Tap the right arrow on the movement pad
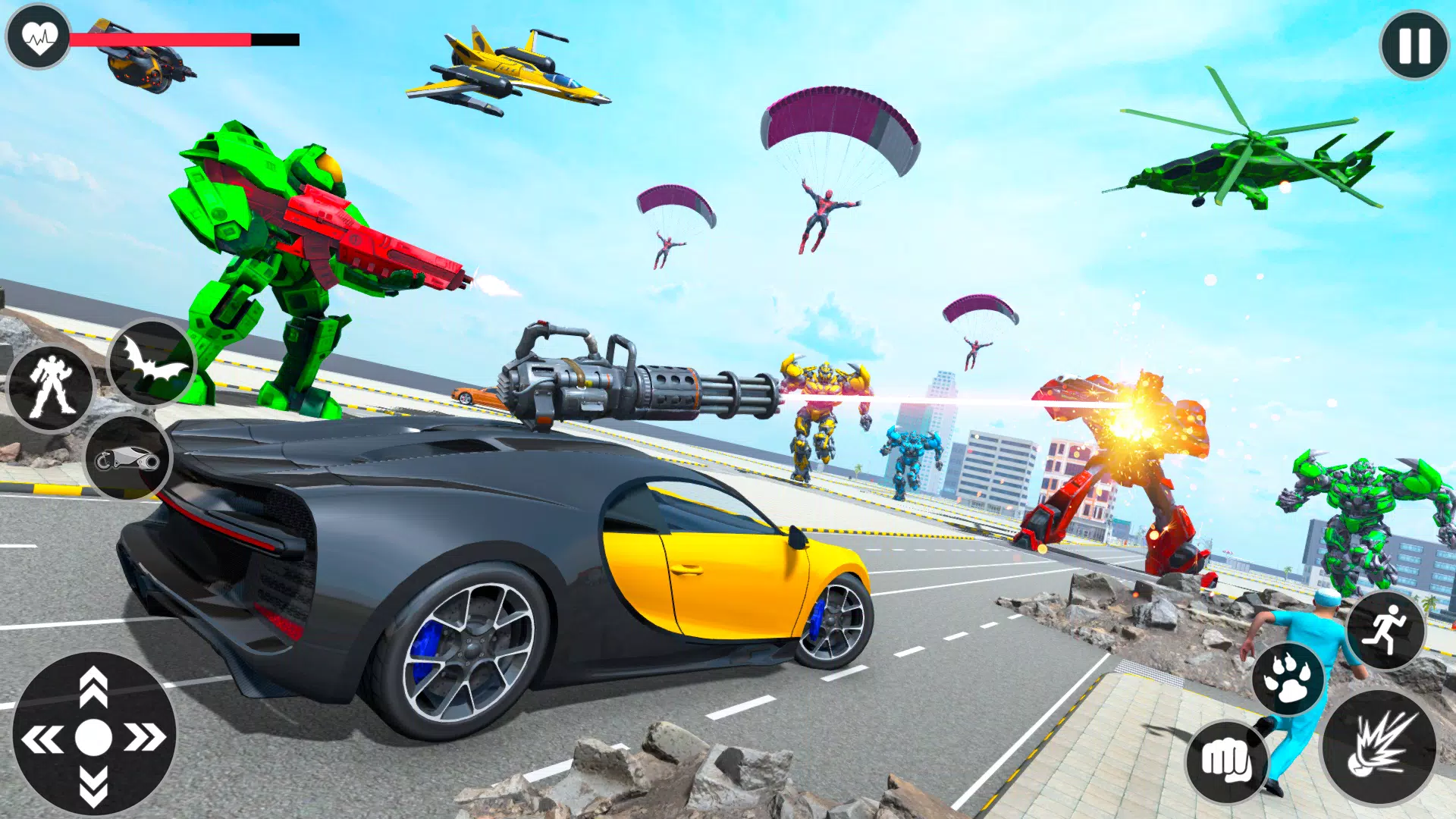 point(145,737)
